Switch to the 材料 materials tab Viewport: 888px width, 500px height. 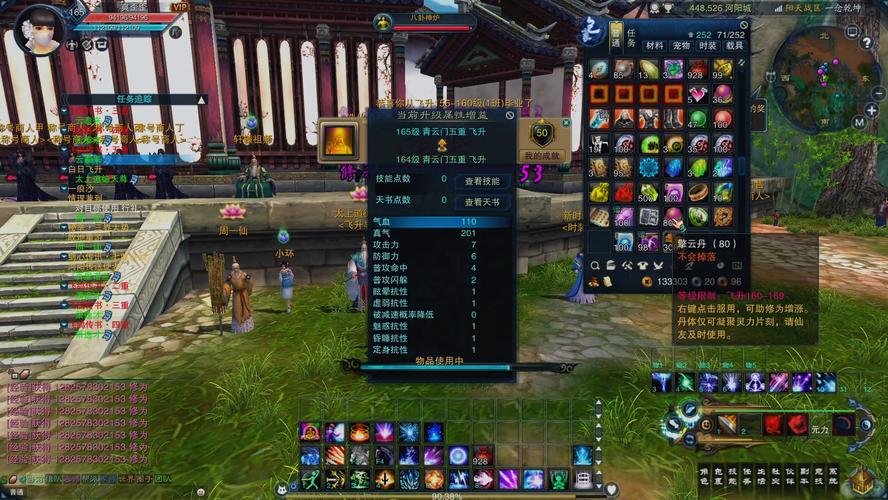655,45
